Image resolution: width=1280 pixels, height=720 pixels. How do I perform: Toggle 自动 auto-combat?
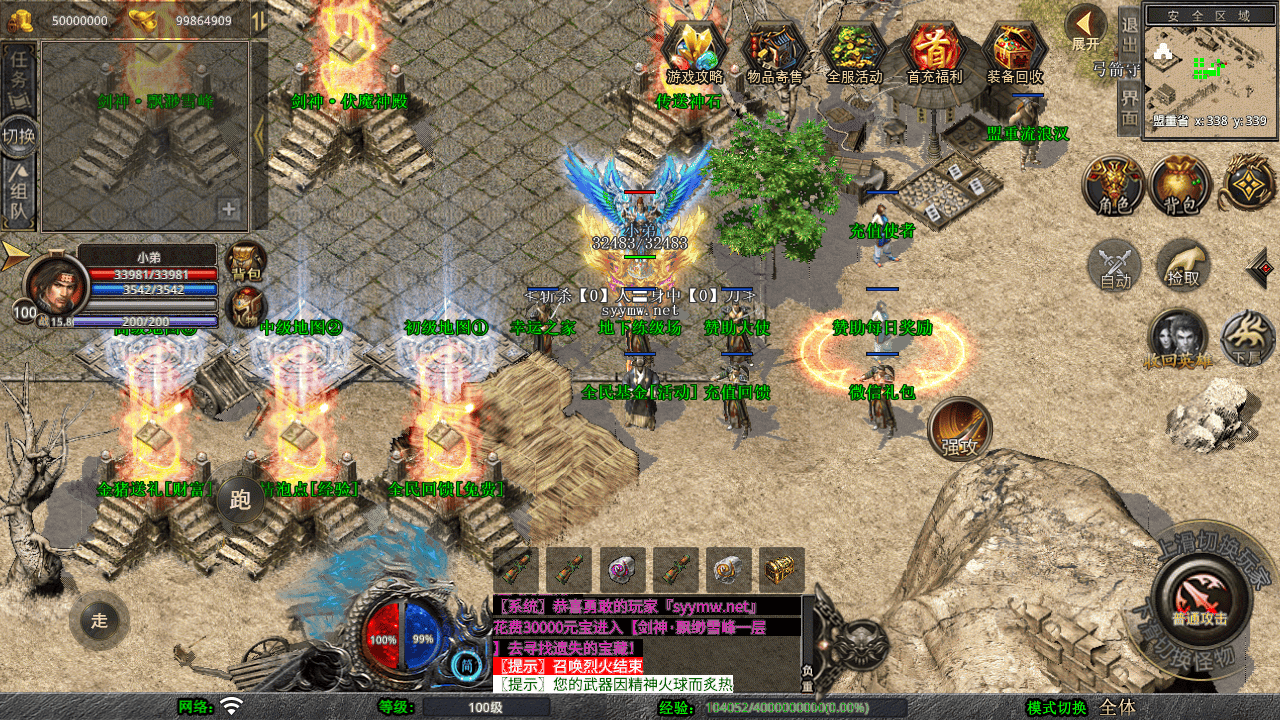1115,267
